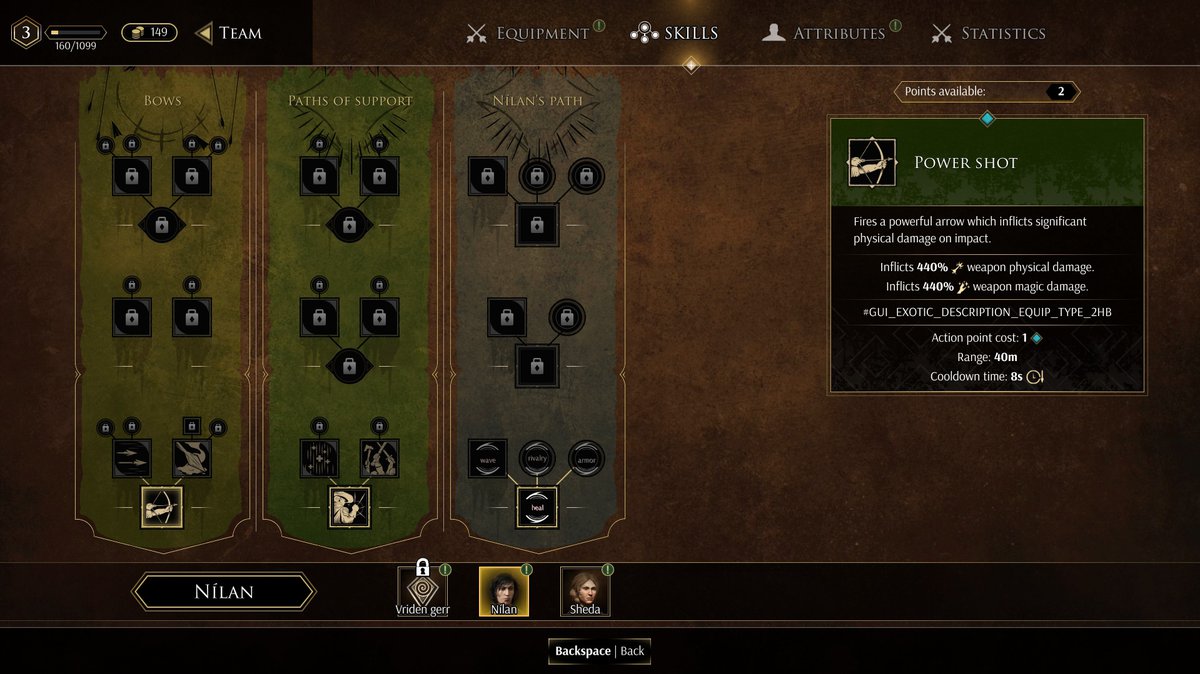Choose the wave skill node
This screenshot has height=674, width=1200.
tap(488, 458)
